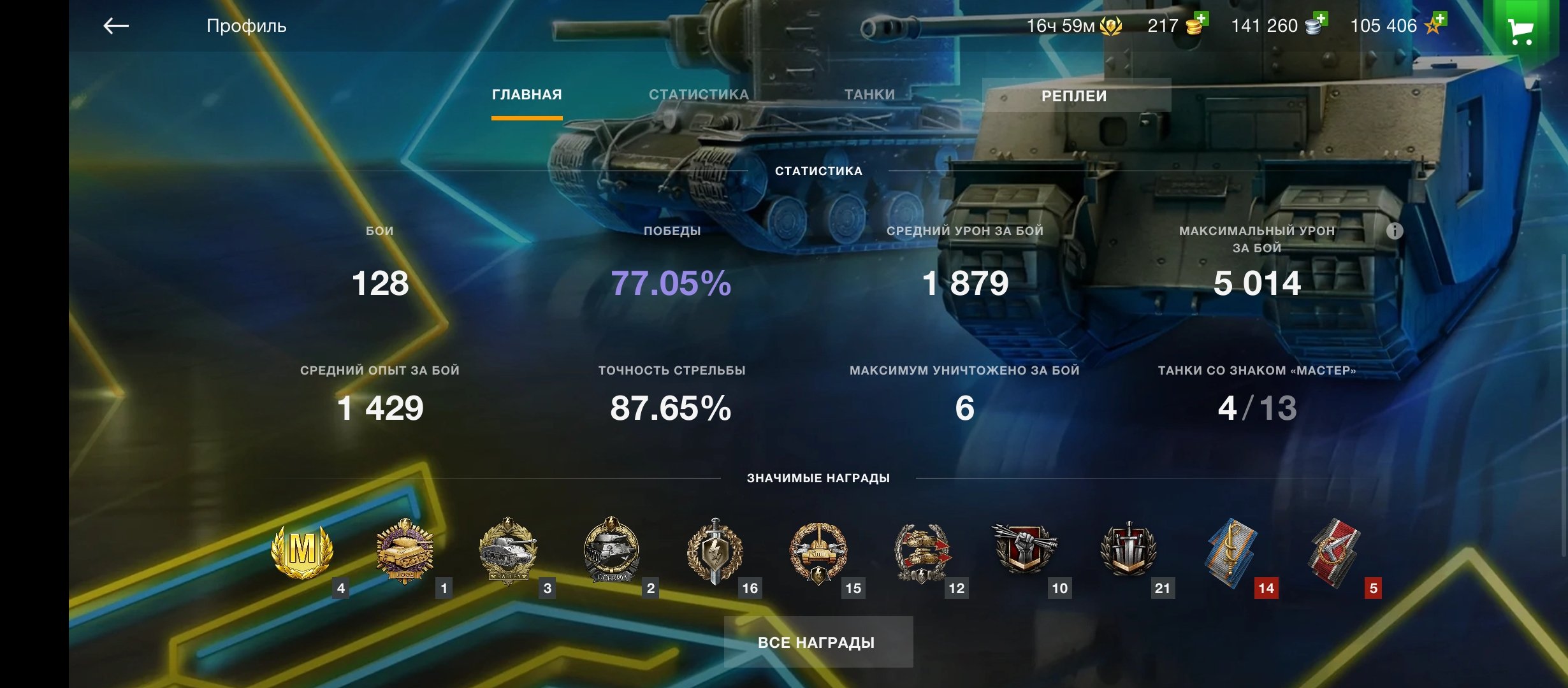This screenshot has height=688, width=1568.
Task: Inspect the blue ribbon with count 14
Action: click(x=1231, y=552)
